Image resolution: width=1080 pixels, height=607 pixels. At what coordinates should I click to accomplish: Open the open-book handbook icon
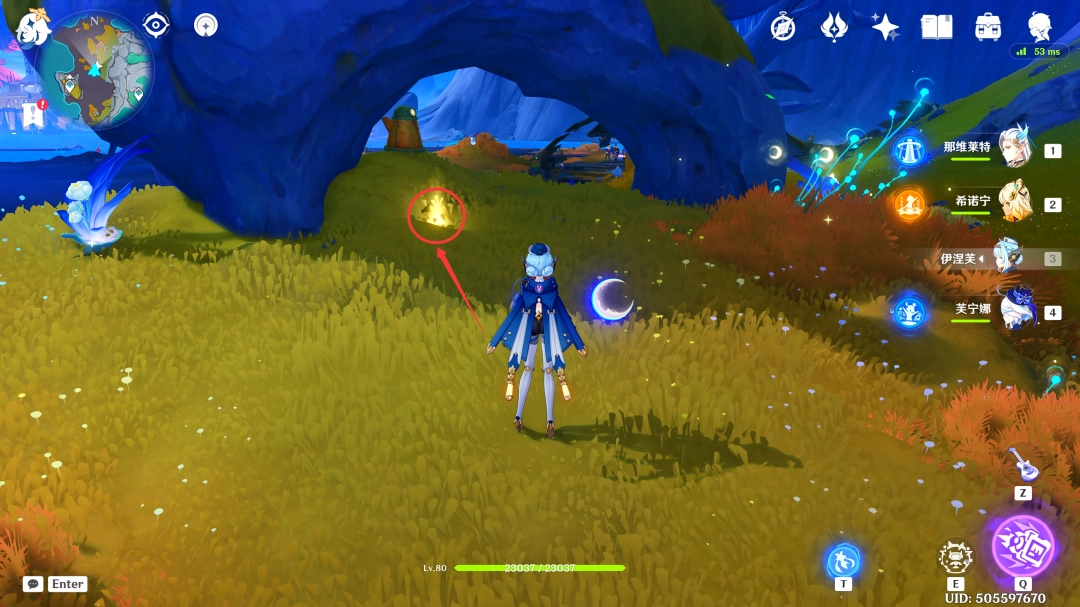point(937,28)
